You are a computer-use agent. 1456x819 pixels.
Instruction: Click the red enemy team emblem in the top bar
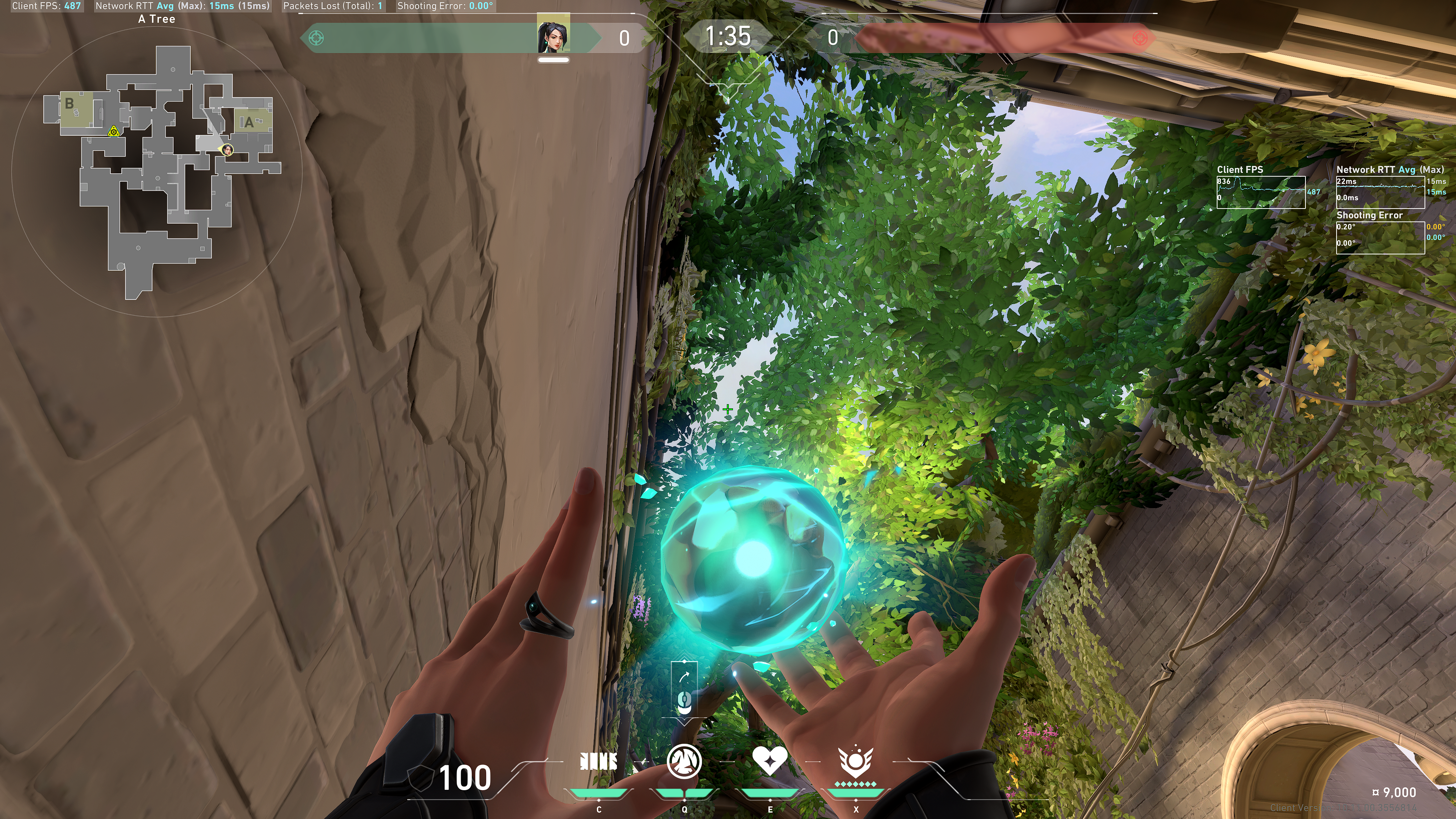[1139, 38]
